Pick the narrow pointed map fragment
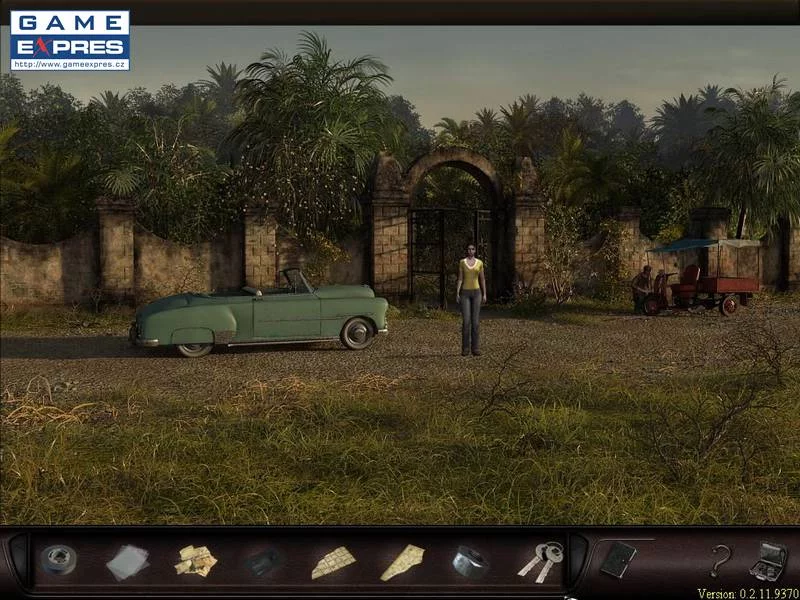 click(402, 562)
